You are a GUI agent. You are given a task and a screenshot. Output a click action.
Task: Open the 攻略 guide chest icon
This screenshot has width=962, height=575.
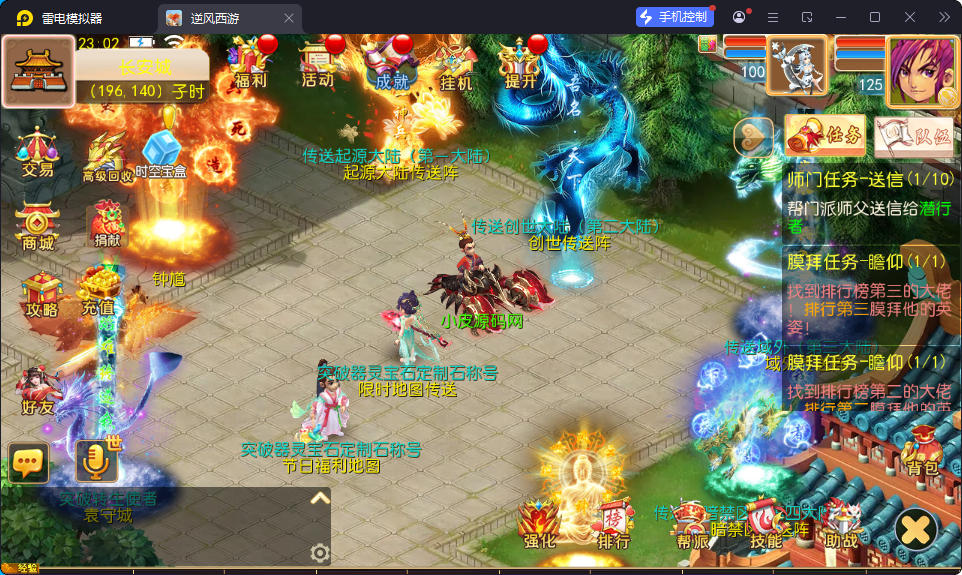(x=41, y=293)
